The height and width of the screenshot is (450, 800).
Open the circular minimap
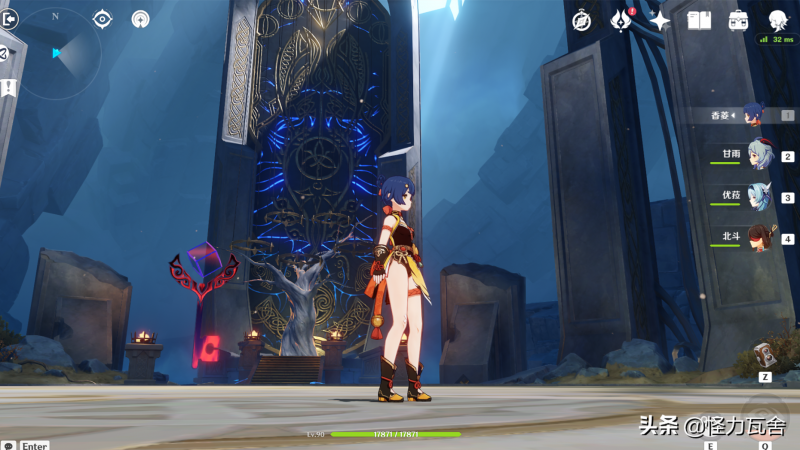pos(58,52)
